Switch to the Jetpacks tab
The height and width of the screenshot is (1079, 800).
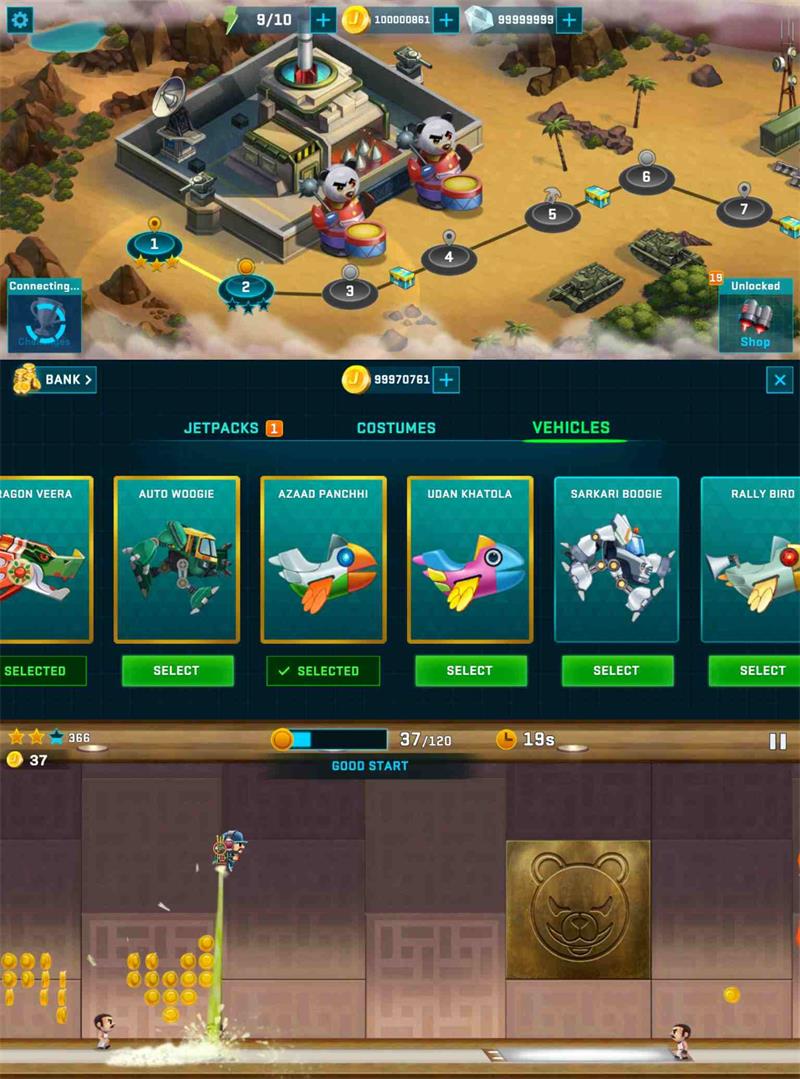pyautogui.click(x=222, y=428)
